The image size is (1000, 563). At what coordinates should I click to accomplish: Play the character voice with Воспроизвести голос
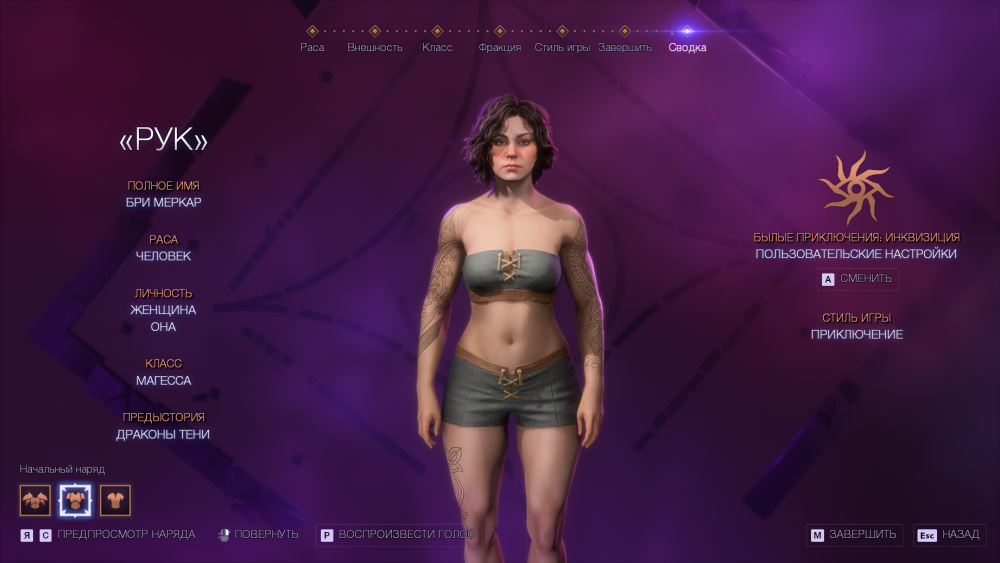[397, 535]
